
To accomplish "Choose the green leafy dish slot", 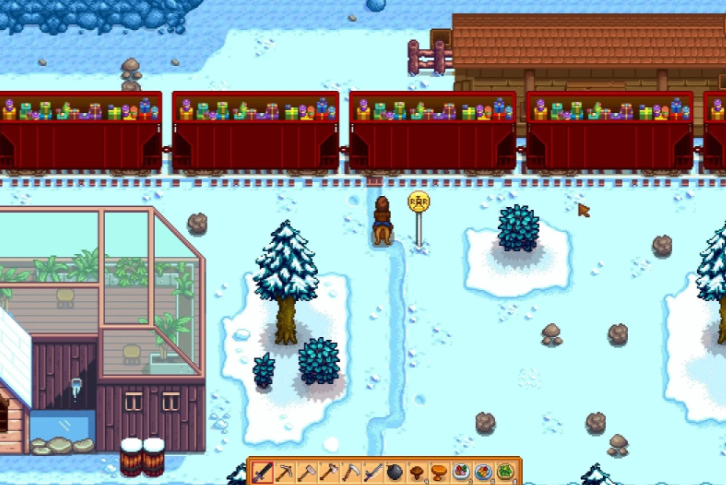I will [506, 471].
